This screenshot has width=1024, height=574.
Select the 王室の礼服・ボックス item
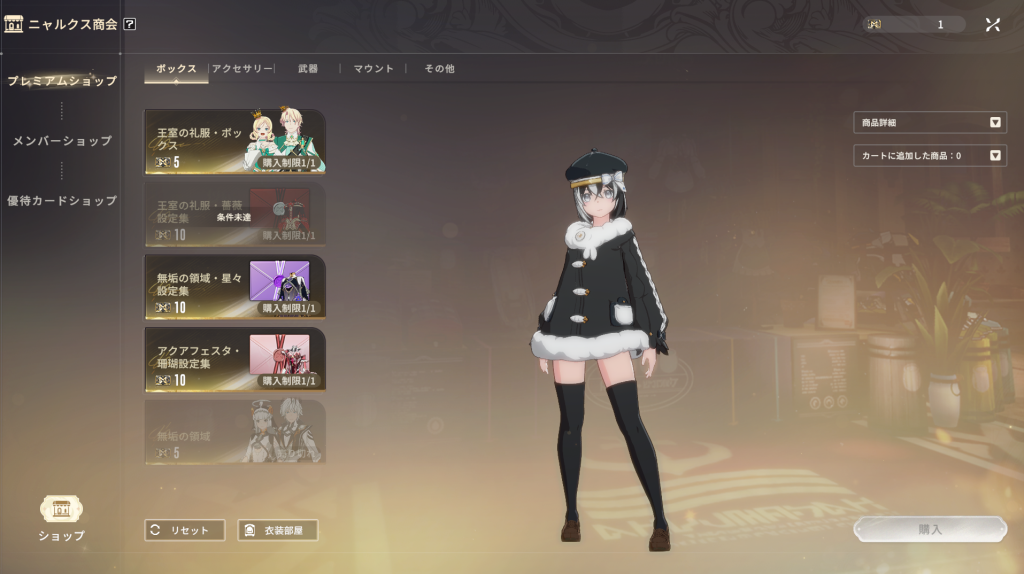pos(235,141)
